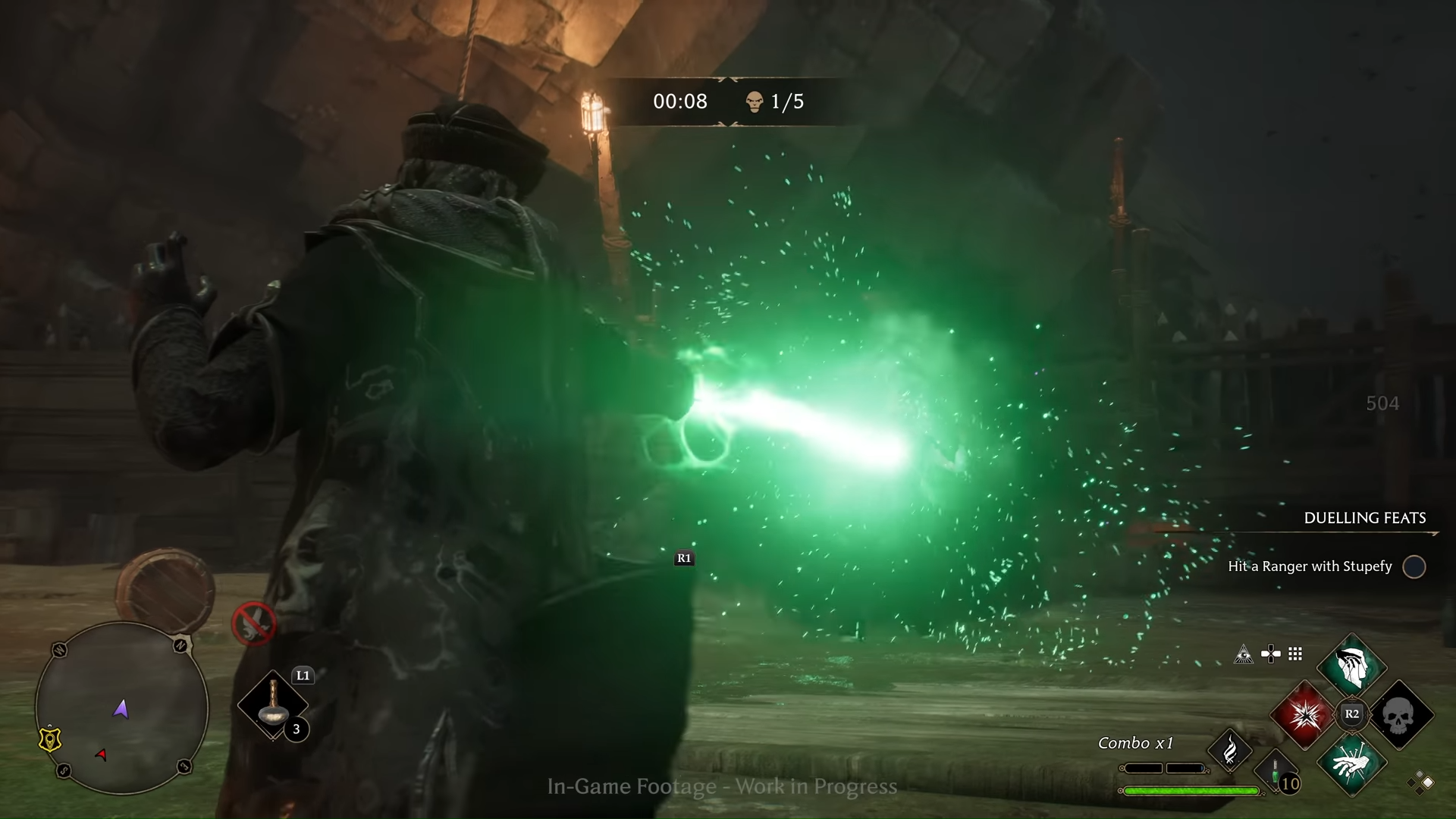This screenshot has height=819, width=1456.
Task: Open the DUELLING FEATS panel header
Action: [1364, 519]
